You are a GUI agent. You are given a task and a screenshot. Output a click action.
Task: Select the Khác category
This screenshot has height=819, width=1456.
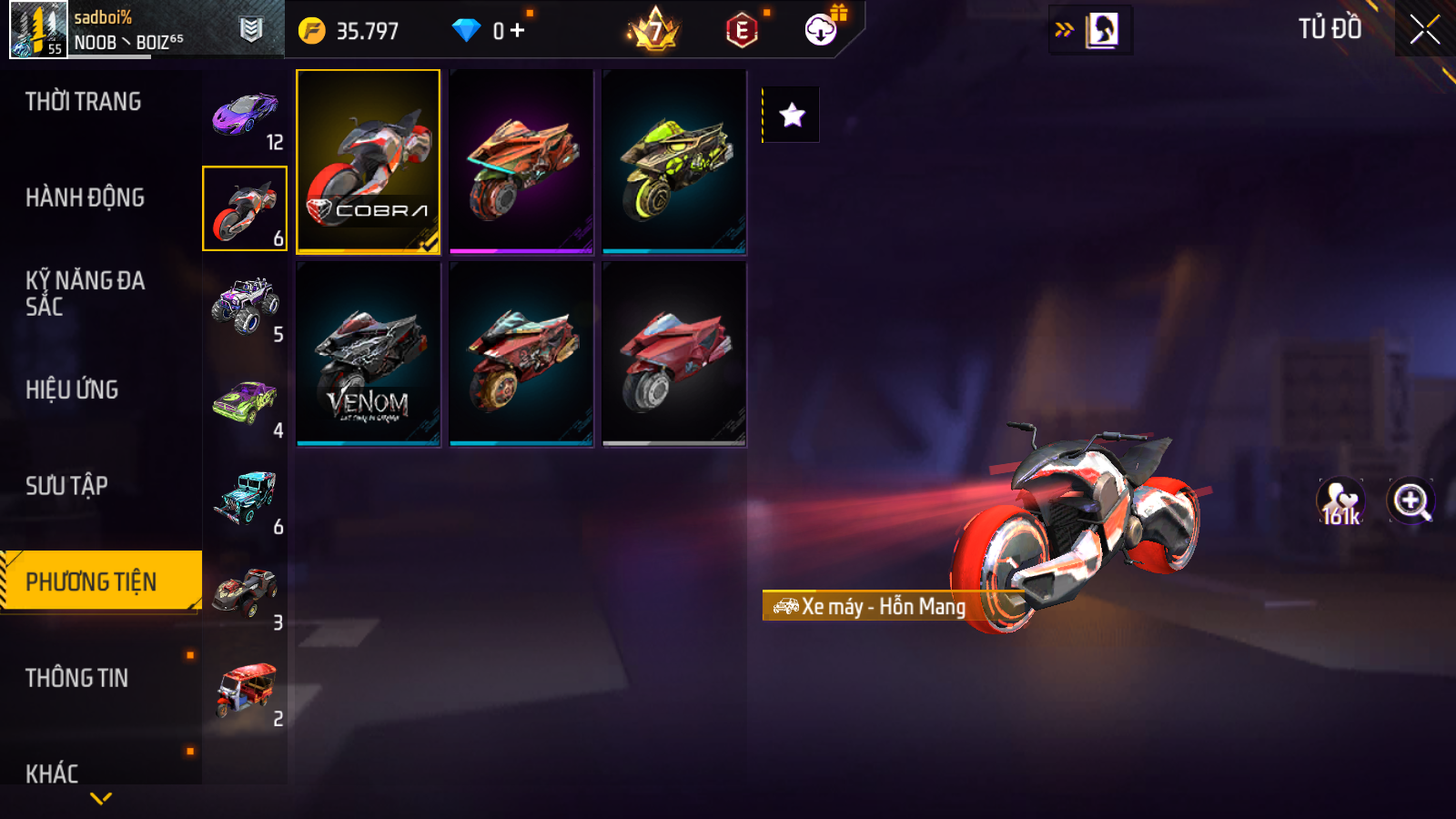tap(53, 773)
